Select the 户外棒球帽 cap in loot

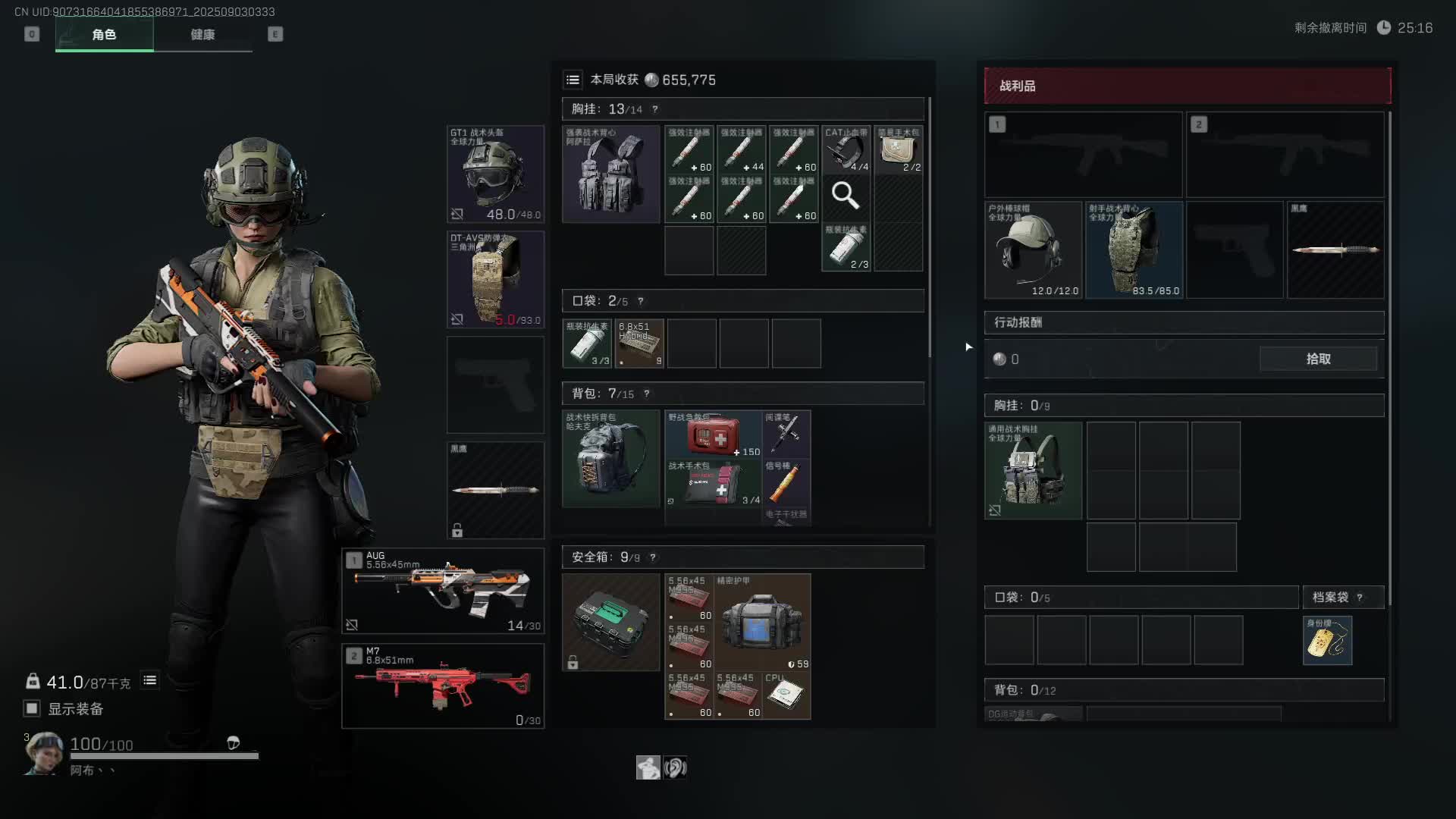point(1033,249)
